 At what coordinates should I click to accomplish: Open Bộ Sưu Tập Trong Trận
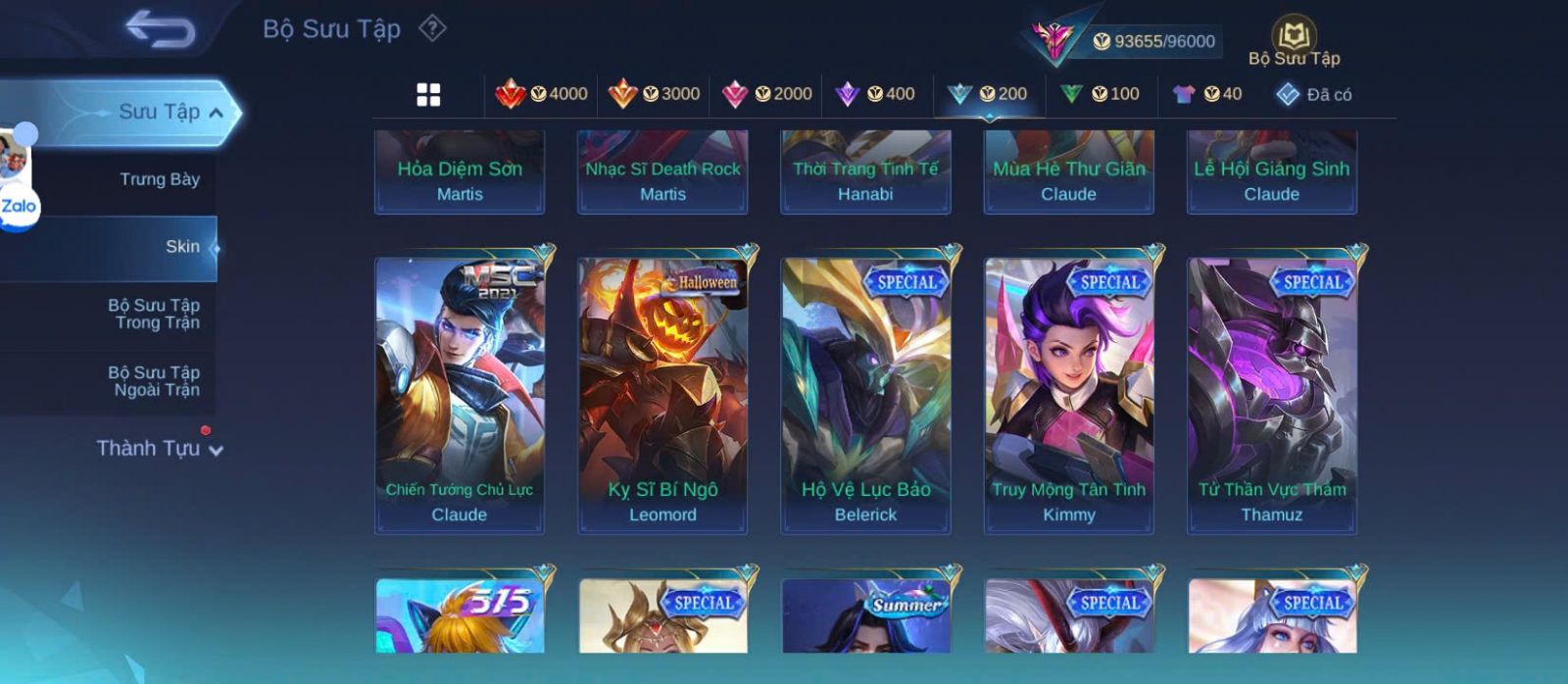155,314
